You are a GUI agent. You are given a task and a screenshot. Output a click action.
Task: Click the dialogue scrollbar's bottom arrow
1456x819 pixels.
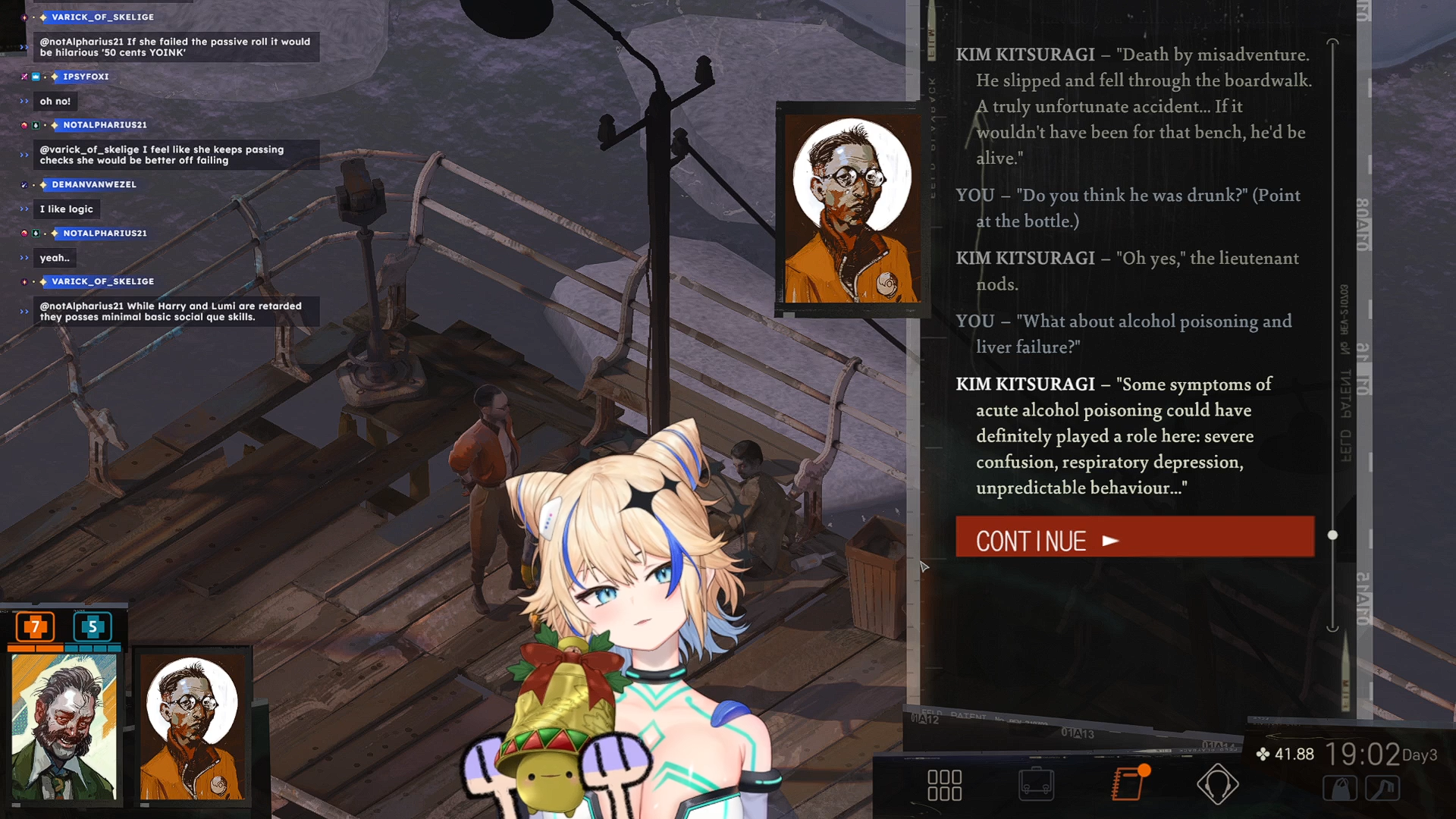click(1332, 628)
